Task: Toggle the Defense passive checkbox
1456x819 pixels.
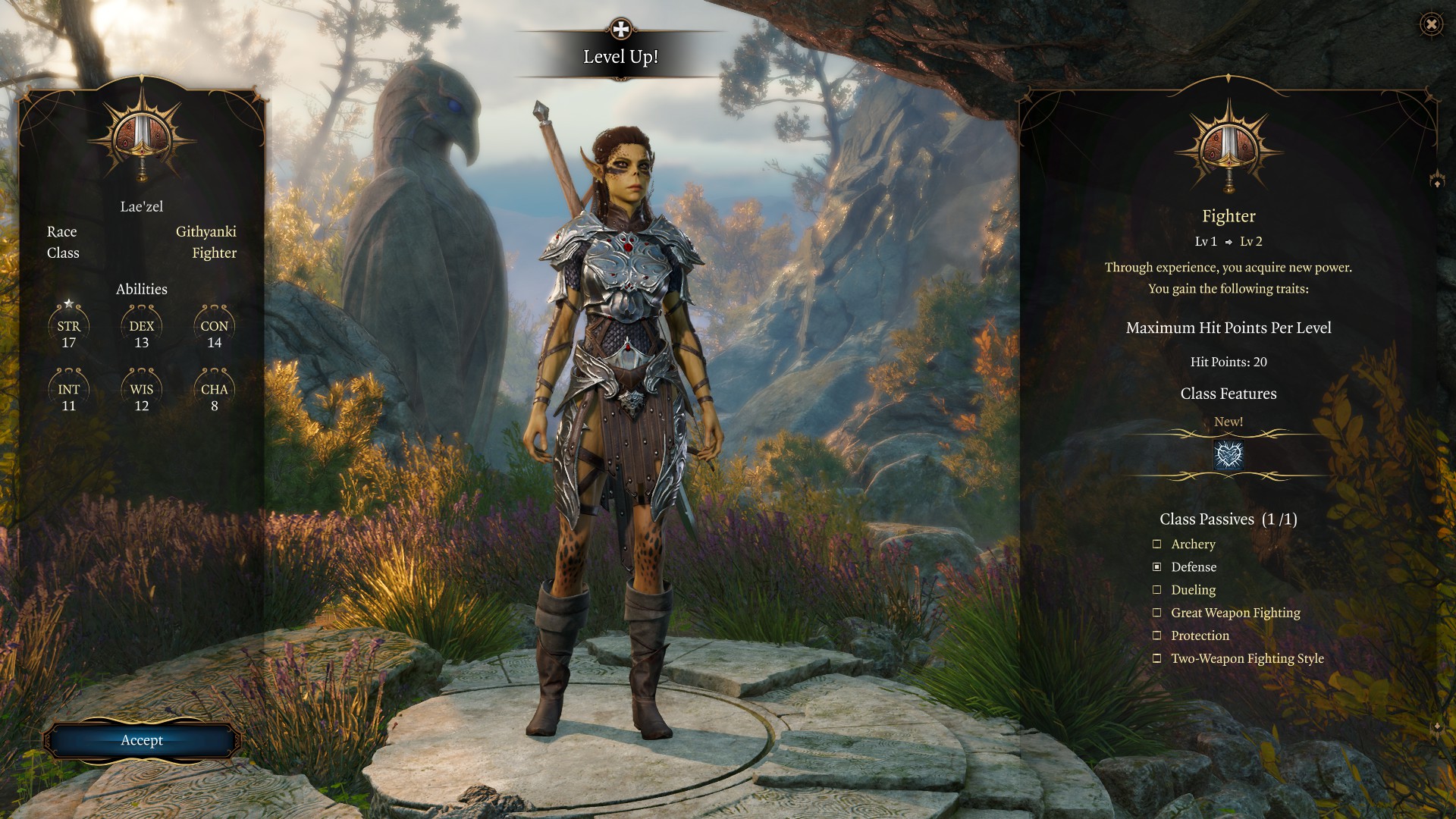Action: coord(1157,566)
